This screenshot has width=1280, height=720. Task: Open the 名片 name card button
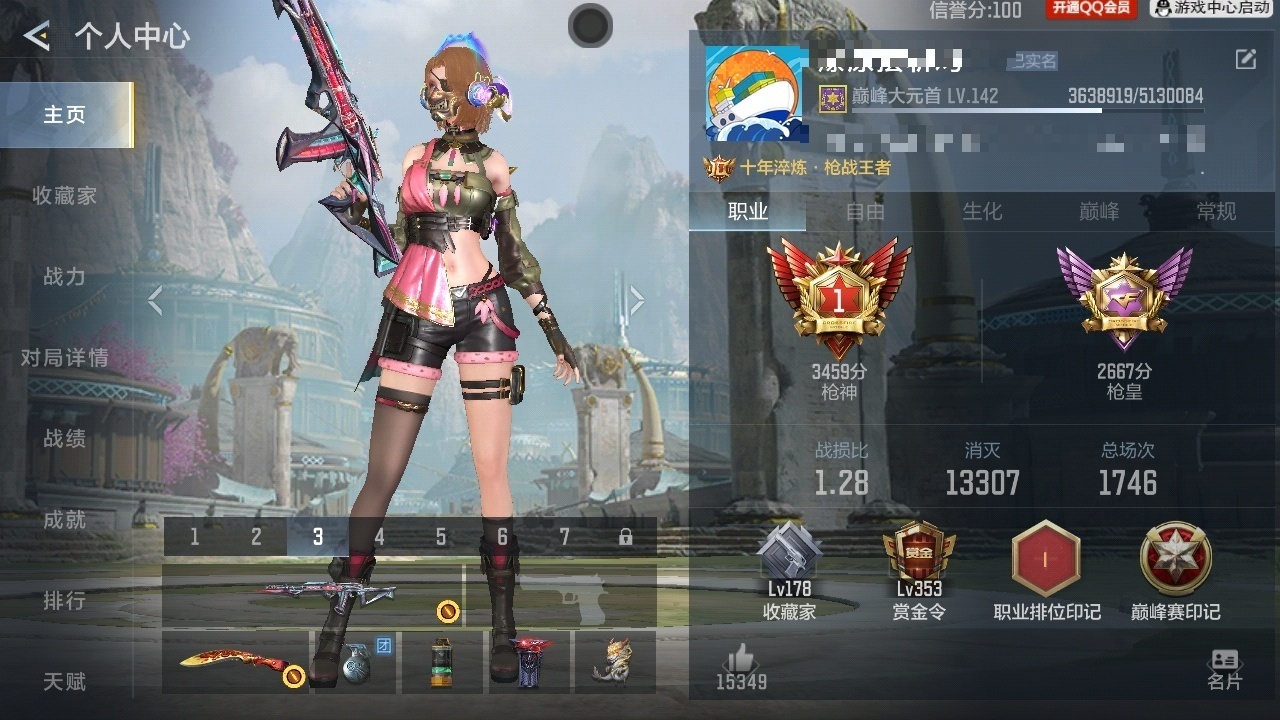pos(1224,669)
